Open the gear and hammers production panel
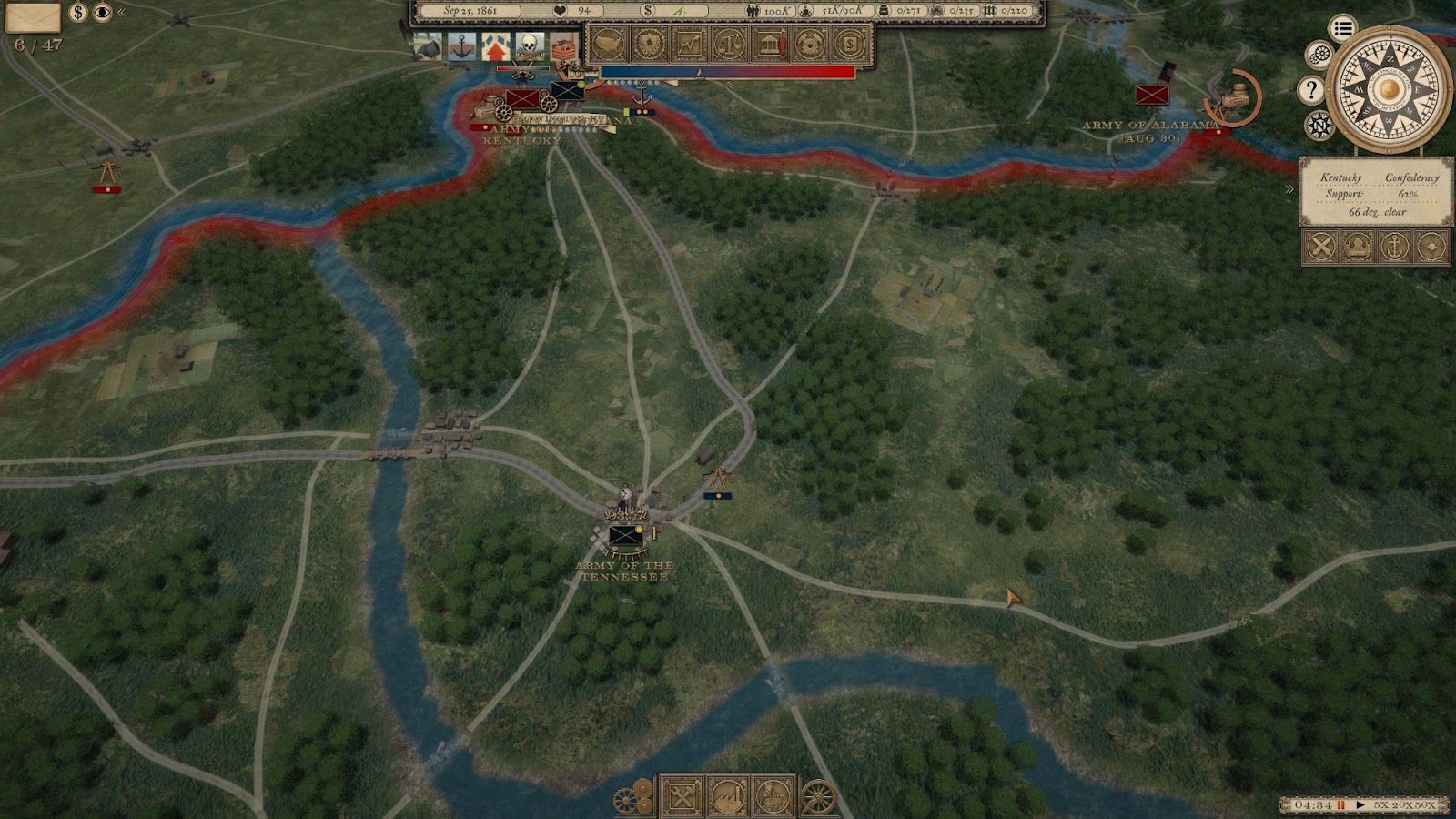 [x=810, y=43]
